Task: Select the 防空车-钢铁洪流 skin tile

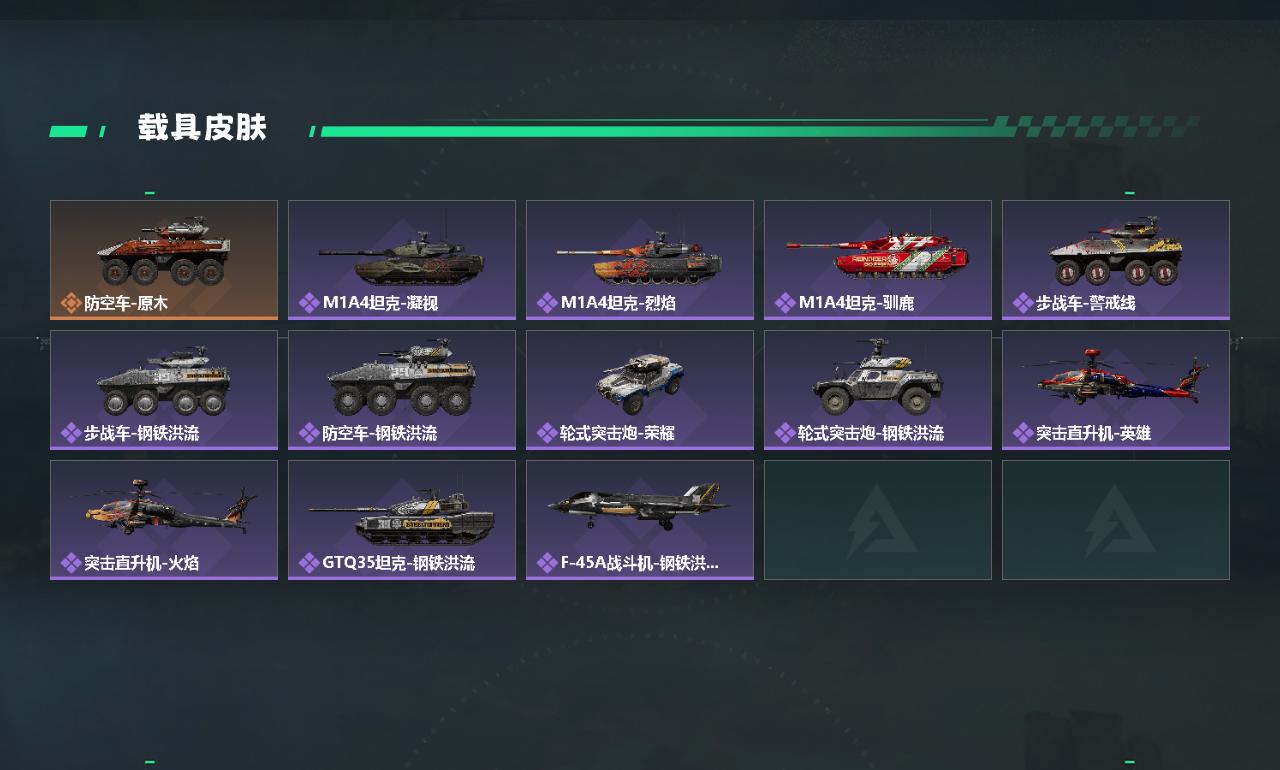Action: [402, 389]
